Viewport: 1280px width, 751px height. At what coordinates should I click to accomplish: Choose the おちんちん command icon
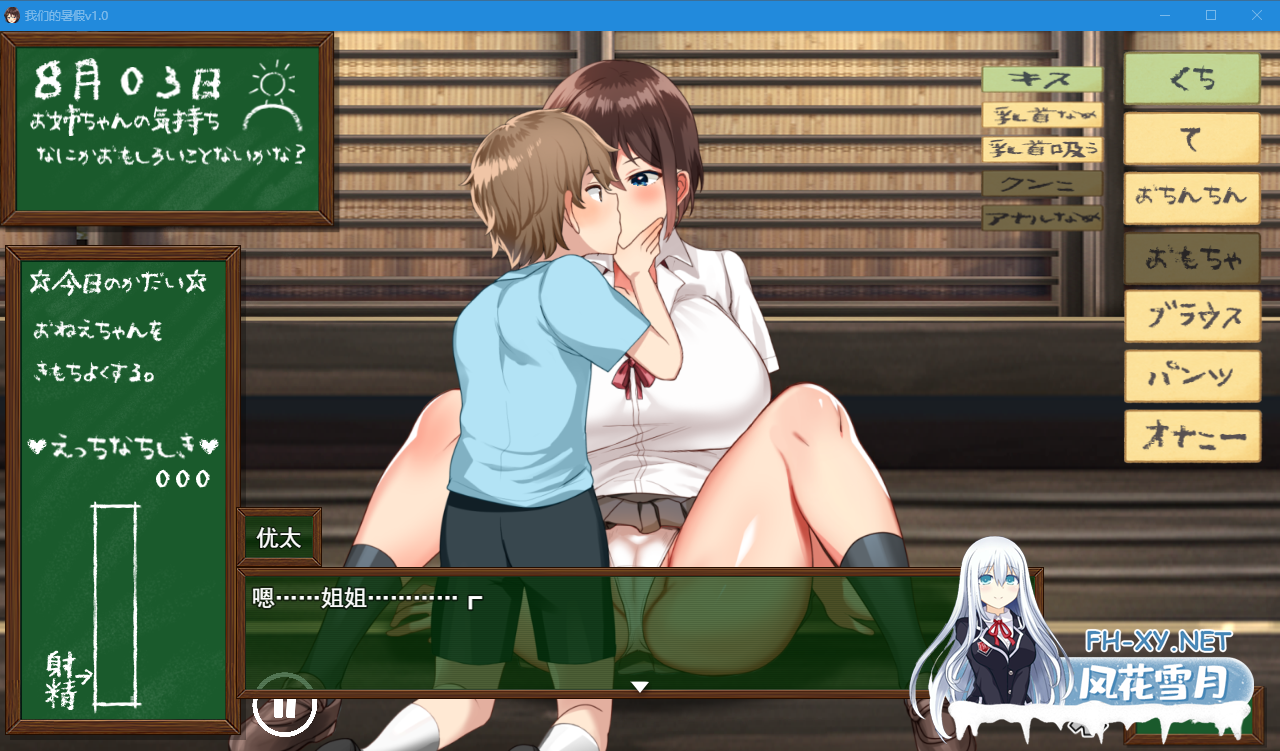click(x=1191, y=198)
